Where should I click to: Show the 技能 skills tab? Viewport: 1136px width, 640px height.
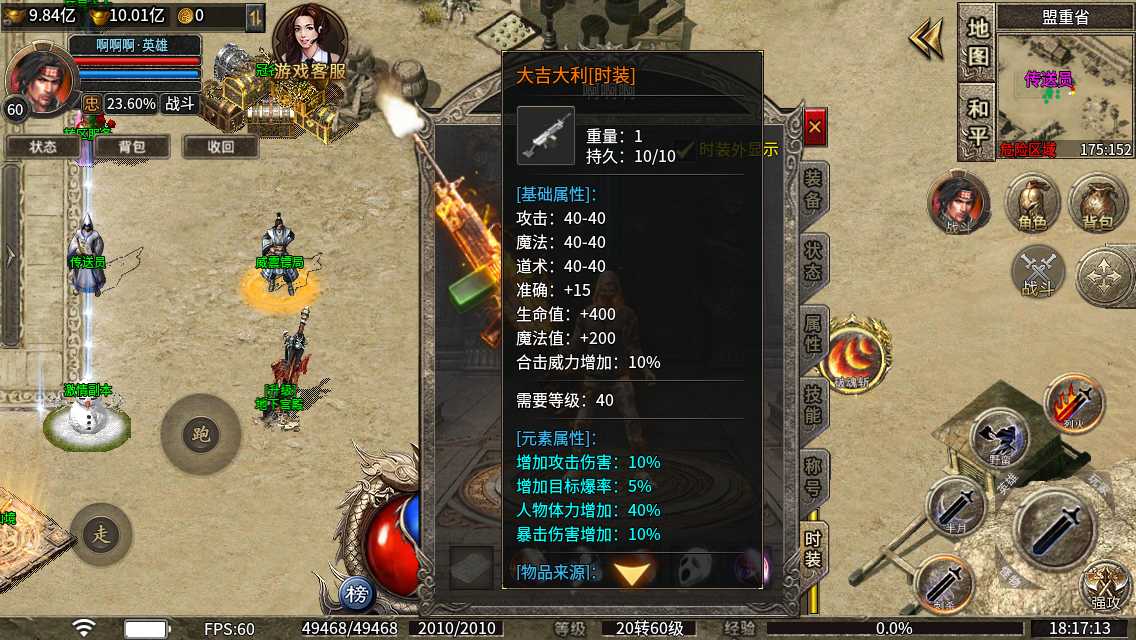(813, 402)
